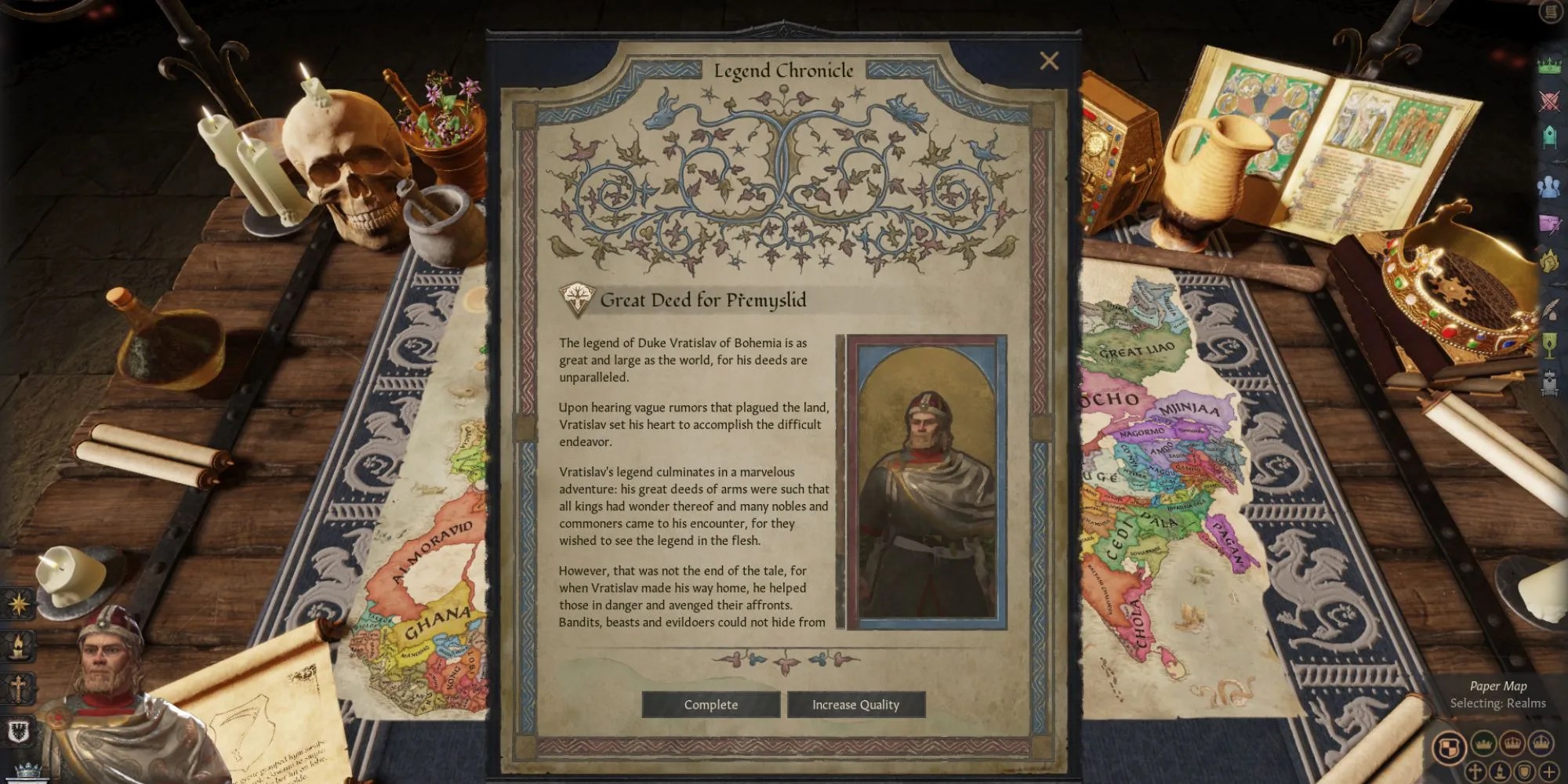Close the Legend Chronicle window
This screenshot has height=784, width=1568.
[x=1049, y=61]
